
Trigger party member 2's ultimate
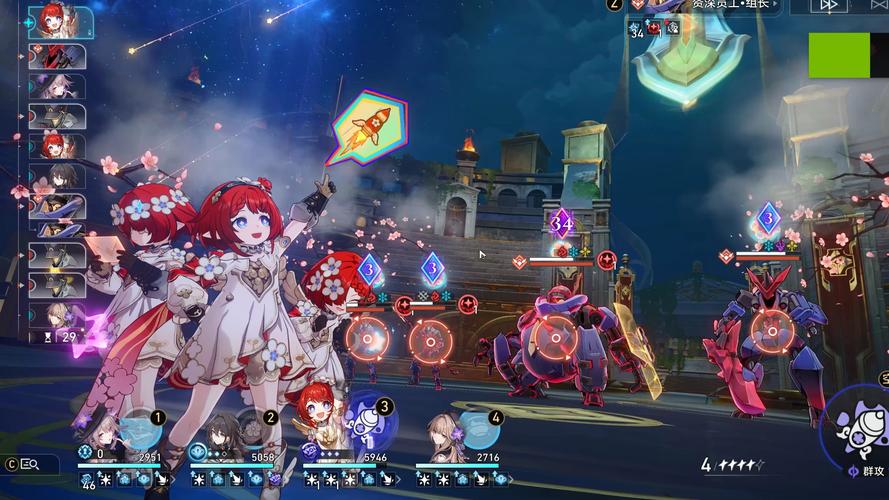click(x=256, y=431)
